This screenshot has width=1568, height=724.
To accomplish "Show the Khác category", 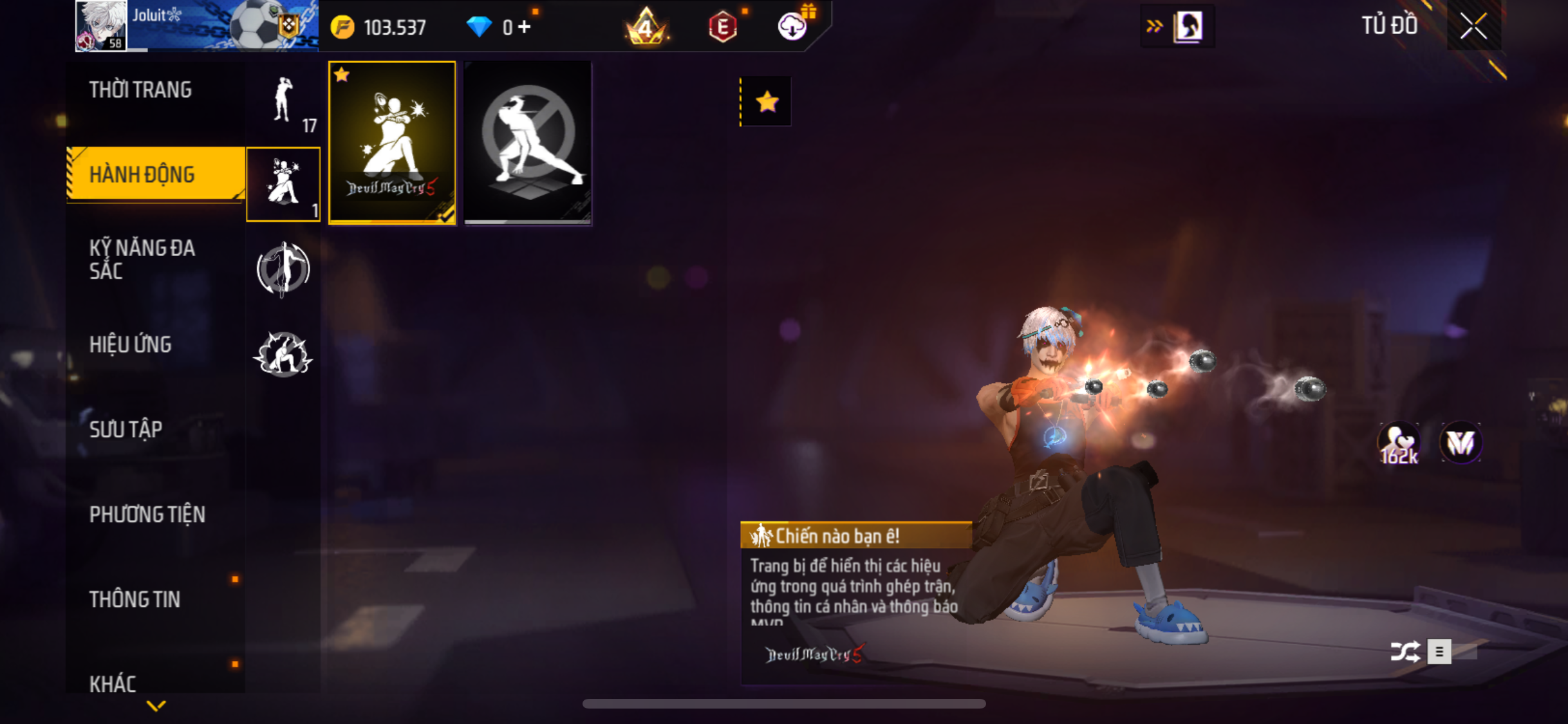I will point(113,683).
